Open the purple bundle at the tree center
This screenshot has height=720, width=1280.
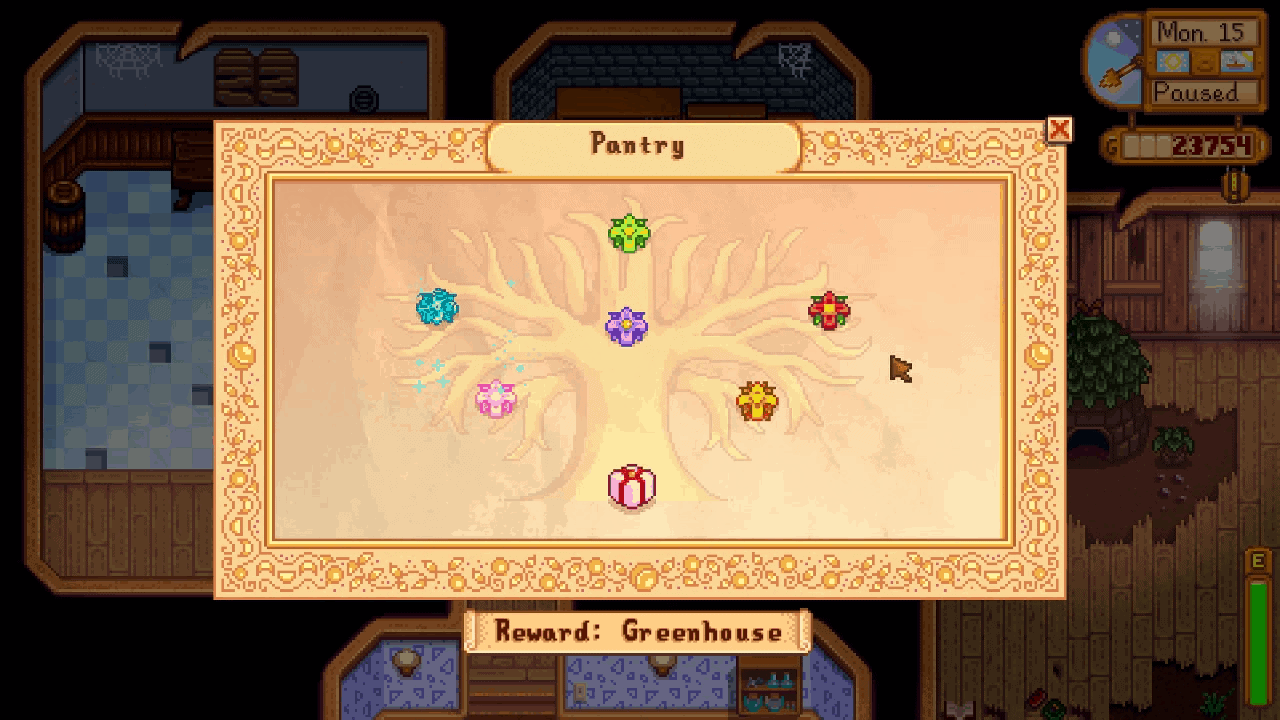coord(625,325)
